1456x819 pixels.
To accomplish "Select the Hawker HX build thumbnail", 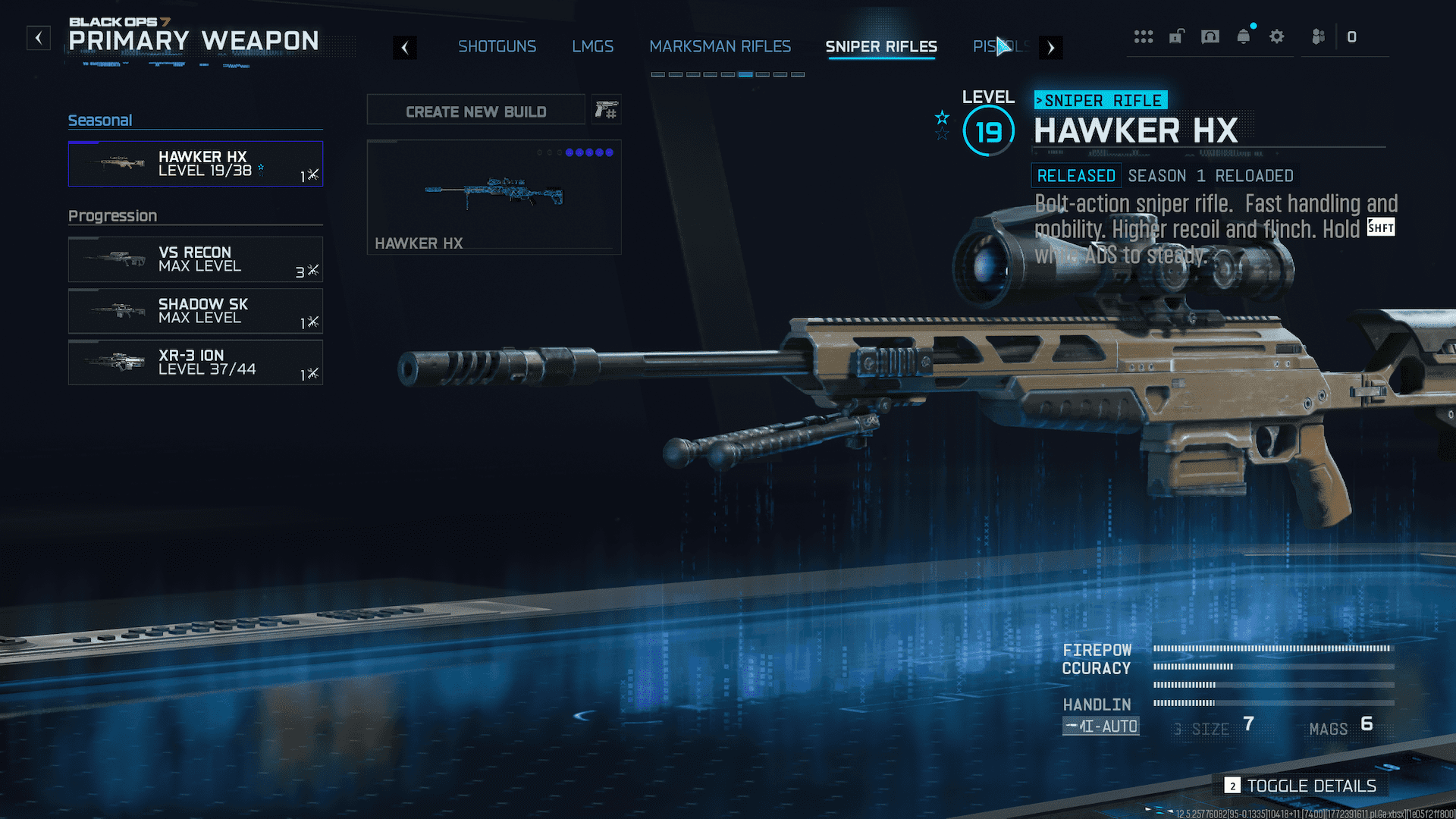I will (x=494, y=196).
